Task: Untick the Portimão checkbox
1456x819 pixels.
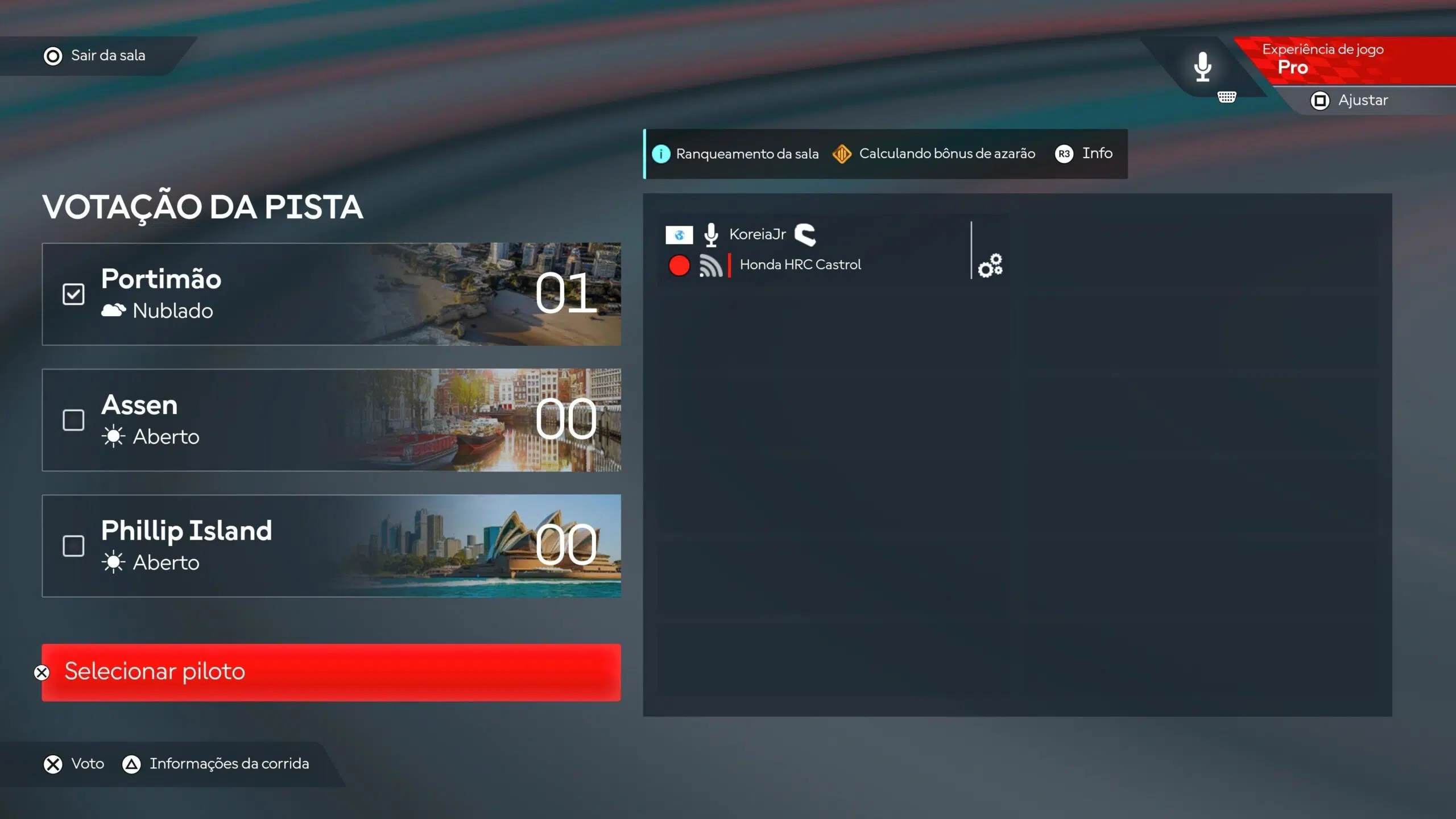Action: (73, 295)
